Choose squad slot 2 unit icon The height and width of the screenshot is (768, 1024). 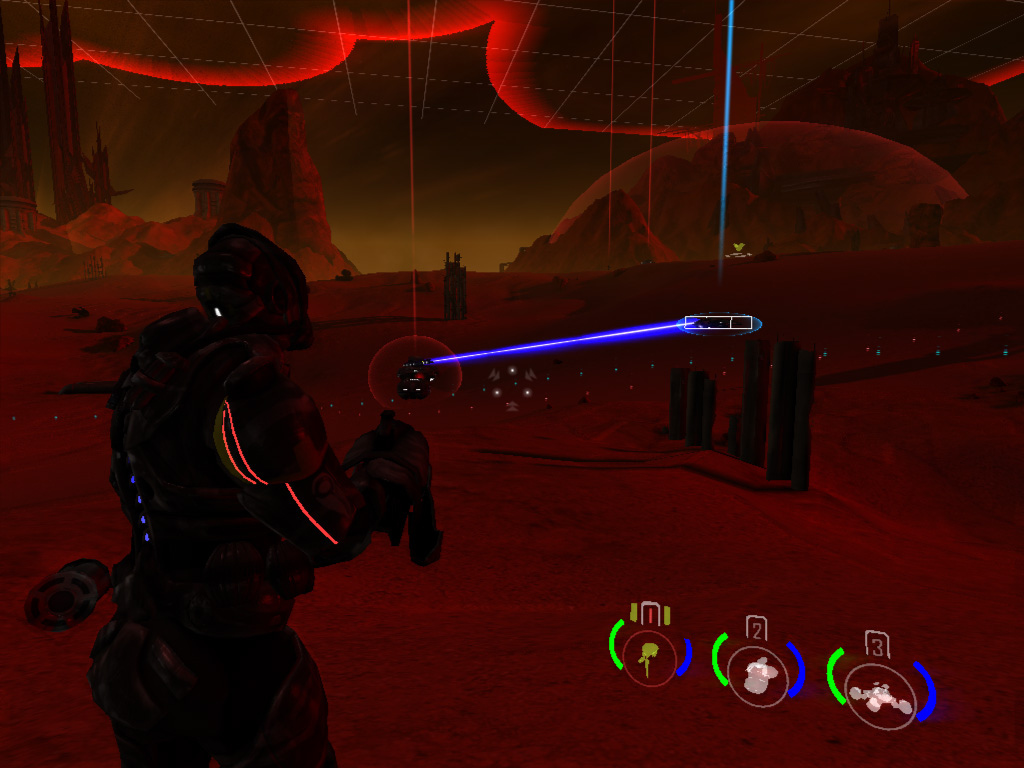[x=759, y=673]
